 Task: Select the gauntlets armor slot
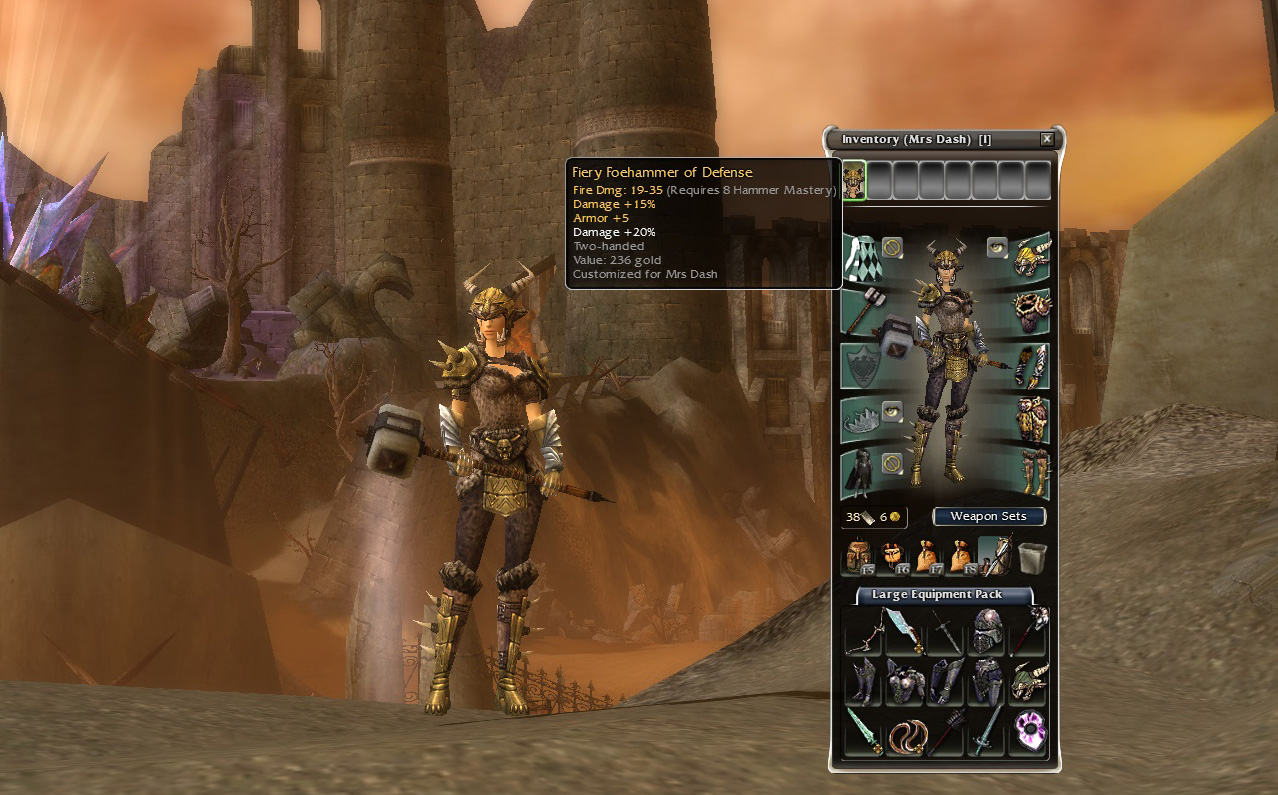[1031, 366]
